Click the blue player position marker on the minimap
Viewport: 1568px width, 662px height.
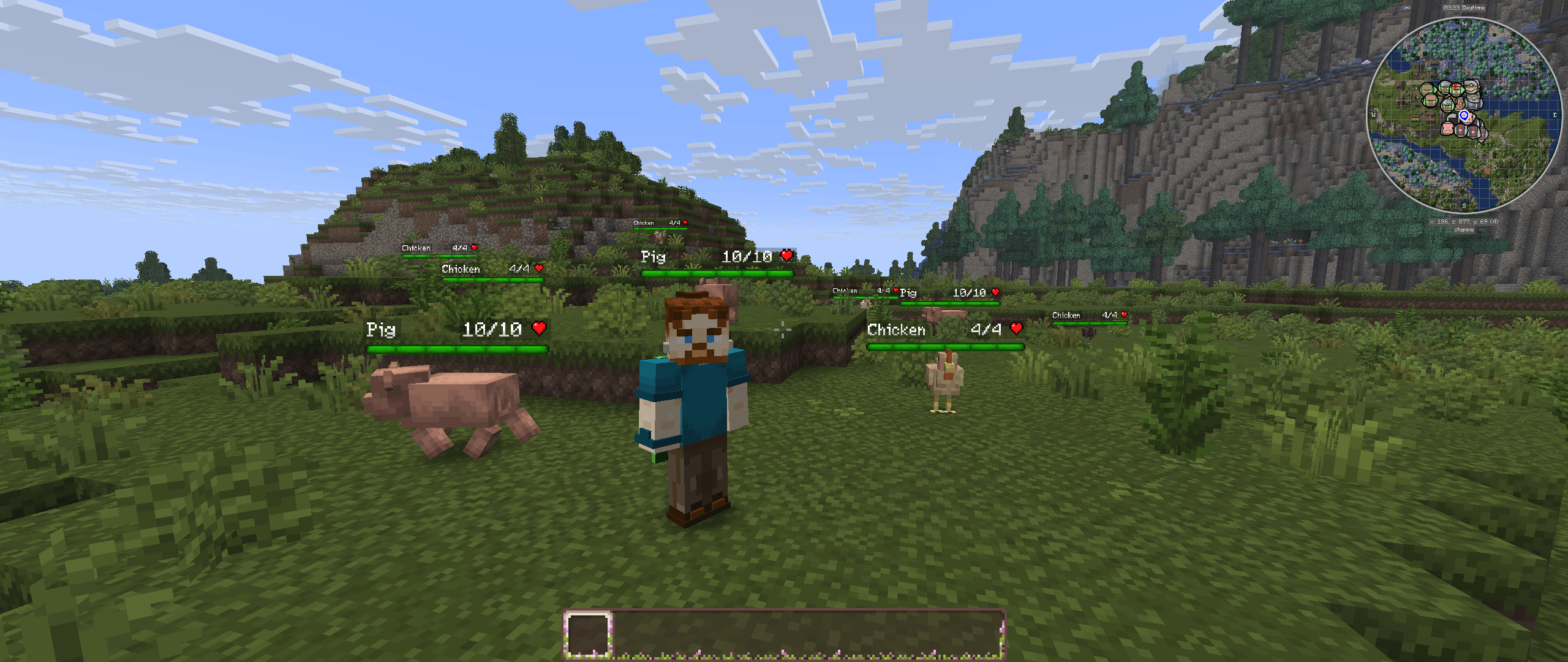coord(1463,116)
